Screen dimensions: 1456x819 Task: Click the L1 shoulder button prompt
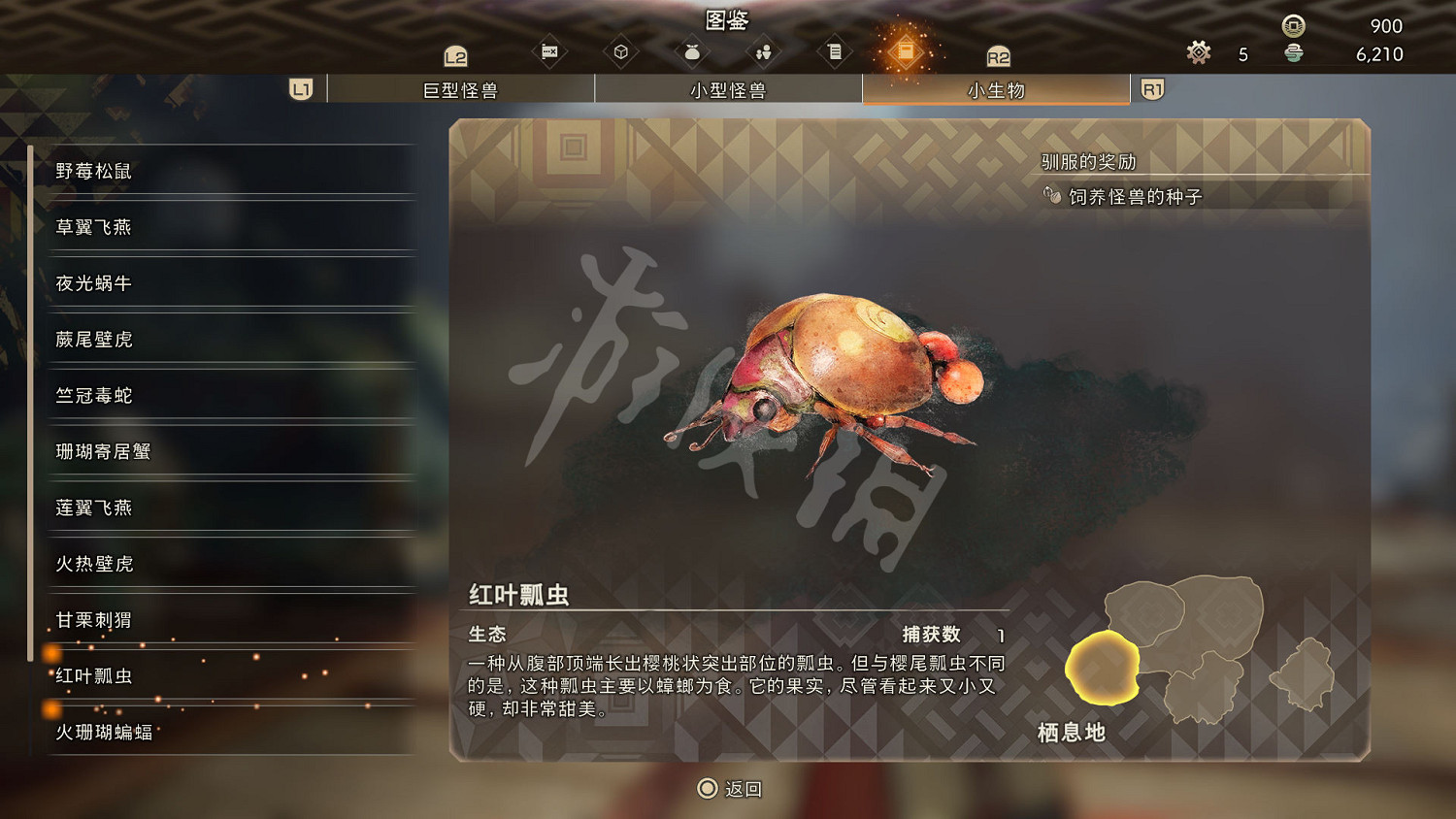pos(300,88)
